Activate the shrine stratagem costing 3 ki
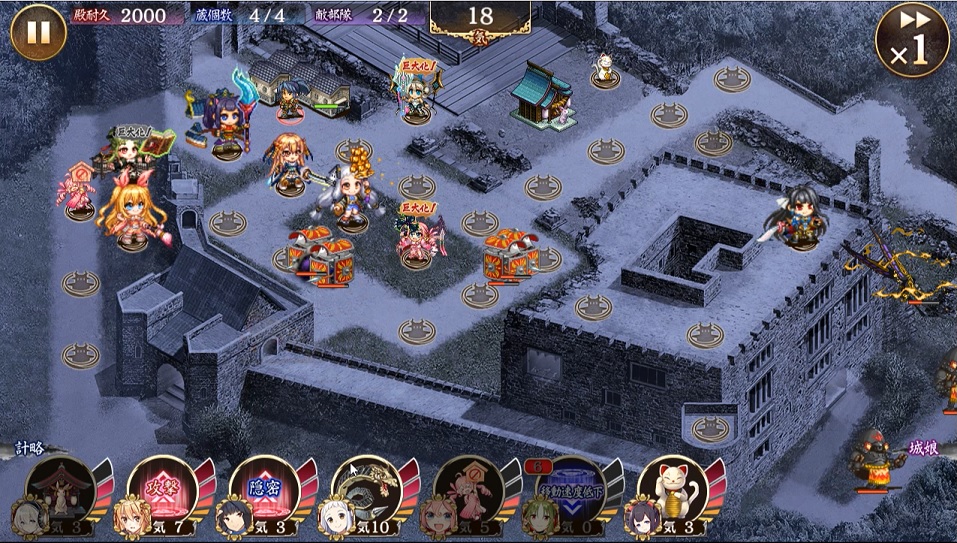957x543 pixels. click(62, 490)
